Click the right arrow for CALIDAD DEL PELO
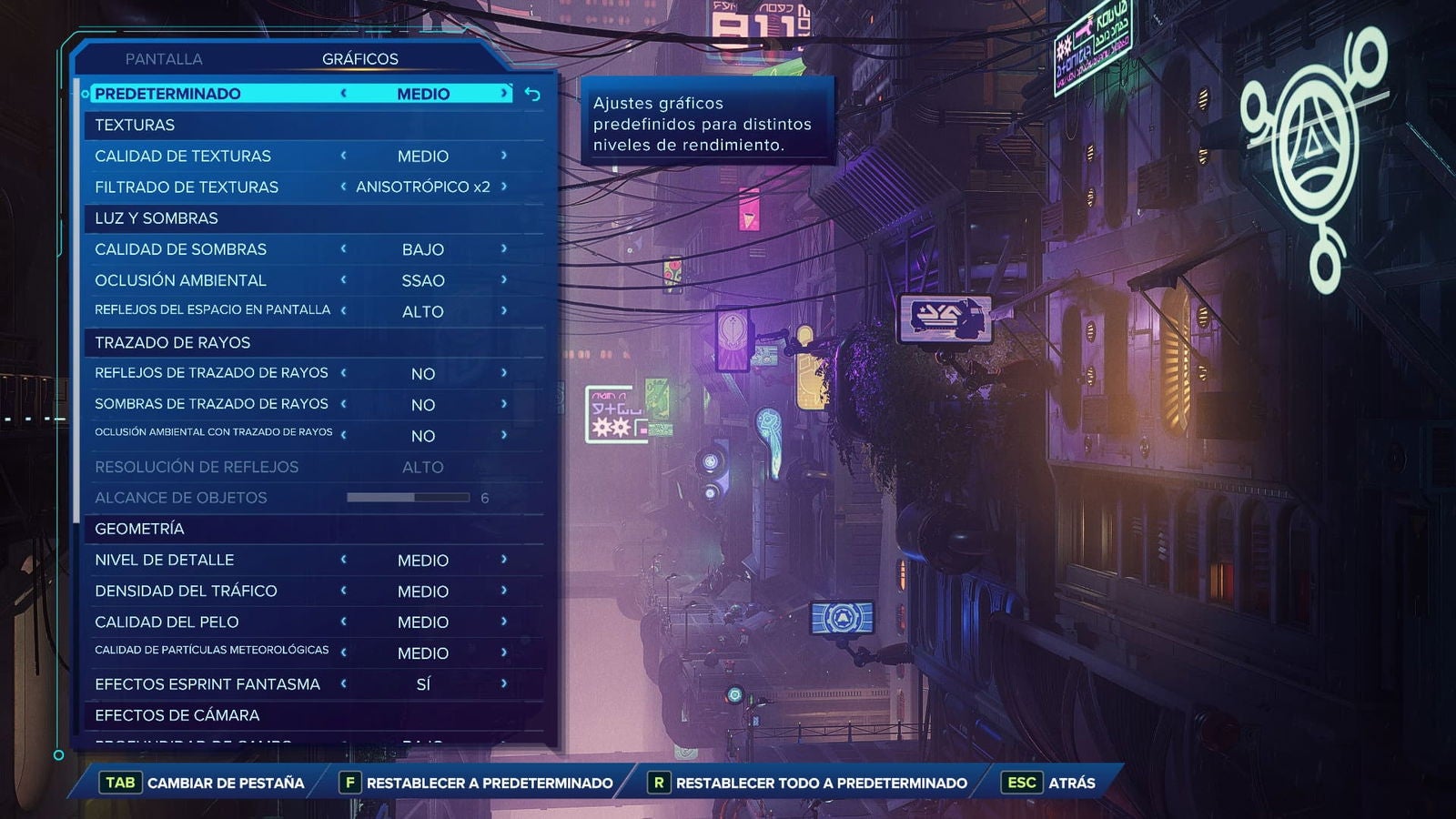This screenshot has width=1456, height=819. pyautogui.click(x=502, y=622)
